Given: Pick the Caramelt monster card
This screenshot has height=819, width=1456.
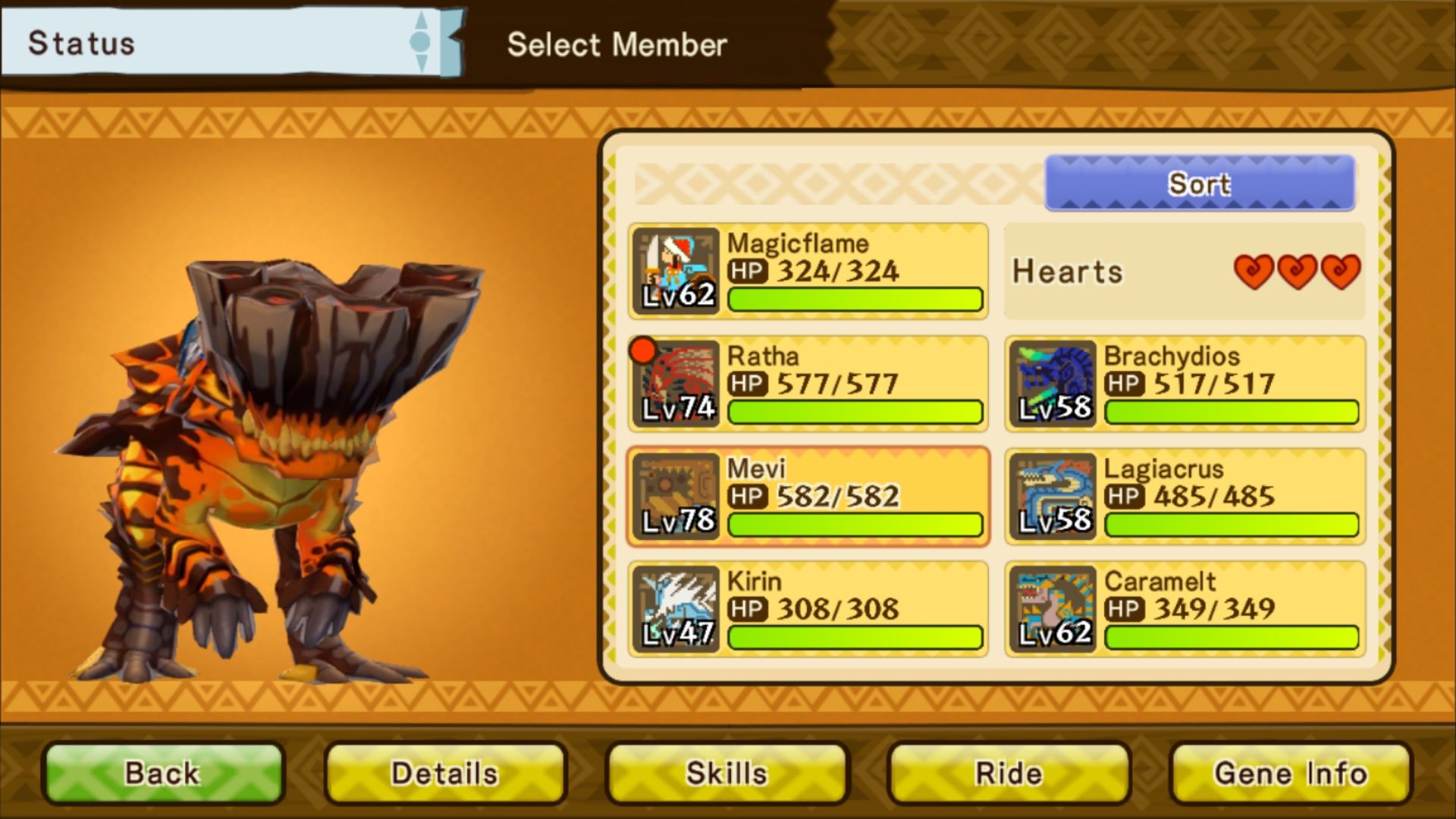Looking at the screenshot, I should 1185,609.
